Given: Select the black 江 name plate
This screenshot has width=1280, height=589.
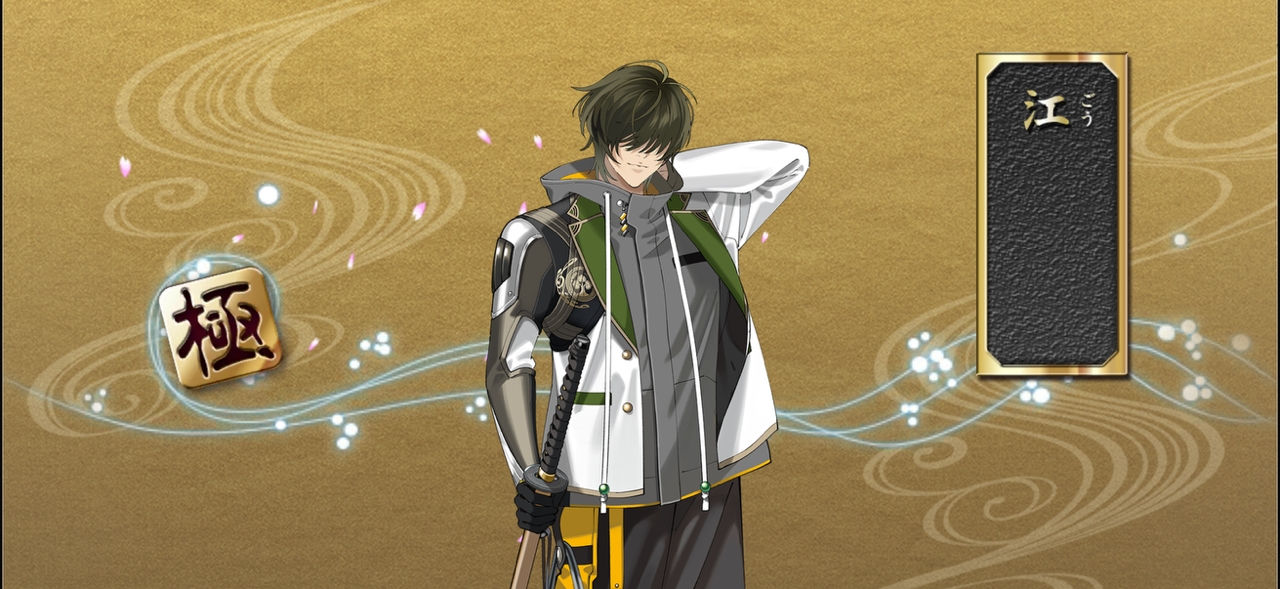Looking at the screenshot, I should (1052, 215).
